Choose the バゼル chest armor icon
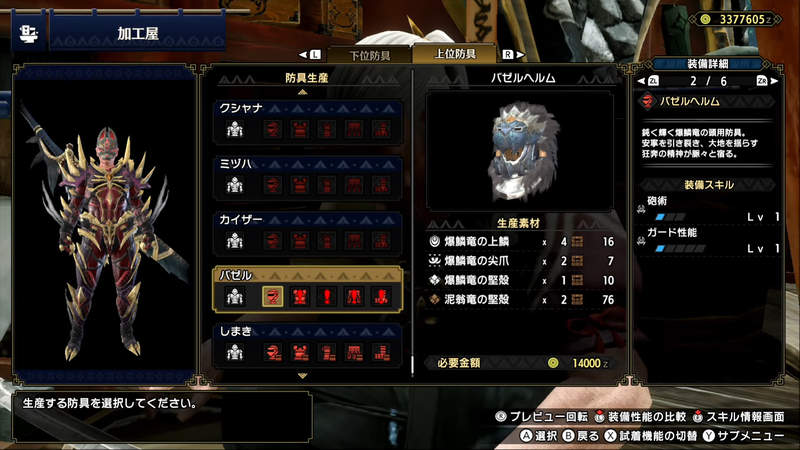The height and width of the screenshot is (450, 800). [298, 296]
